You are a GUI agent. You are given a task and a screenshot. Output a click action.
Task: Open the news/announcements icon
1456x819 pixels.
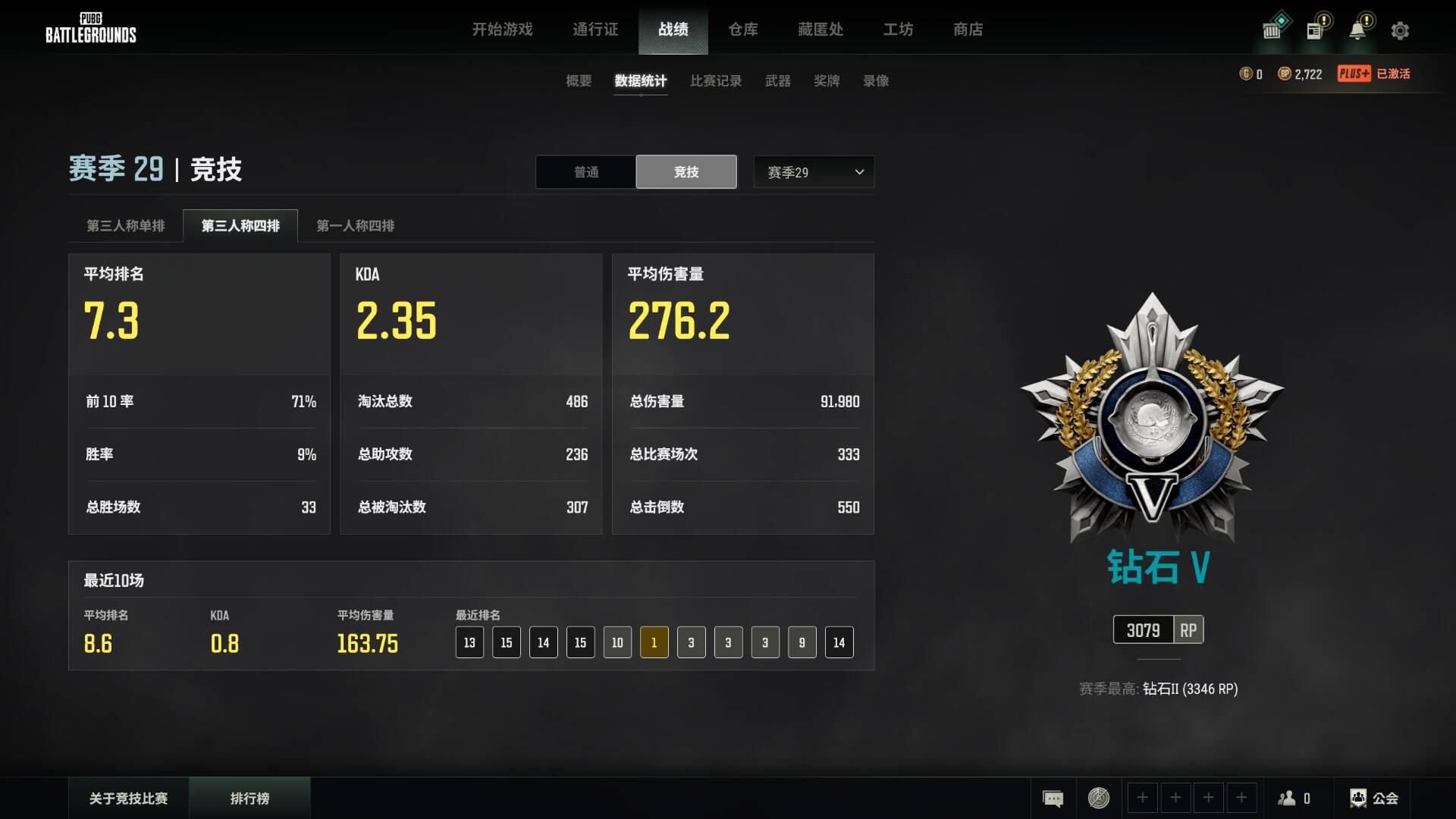click(1315, 28)
